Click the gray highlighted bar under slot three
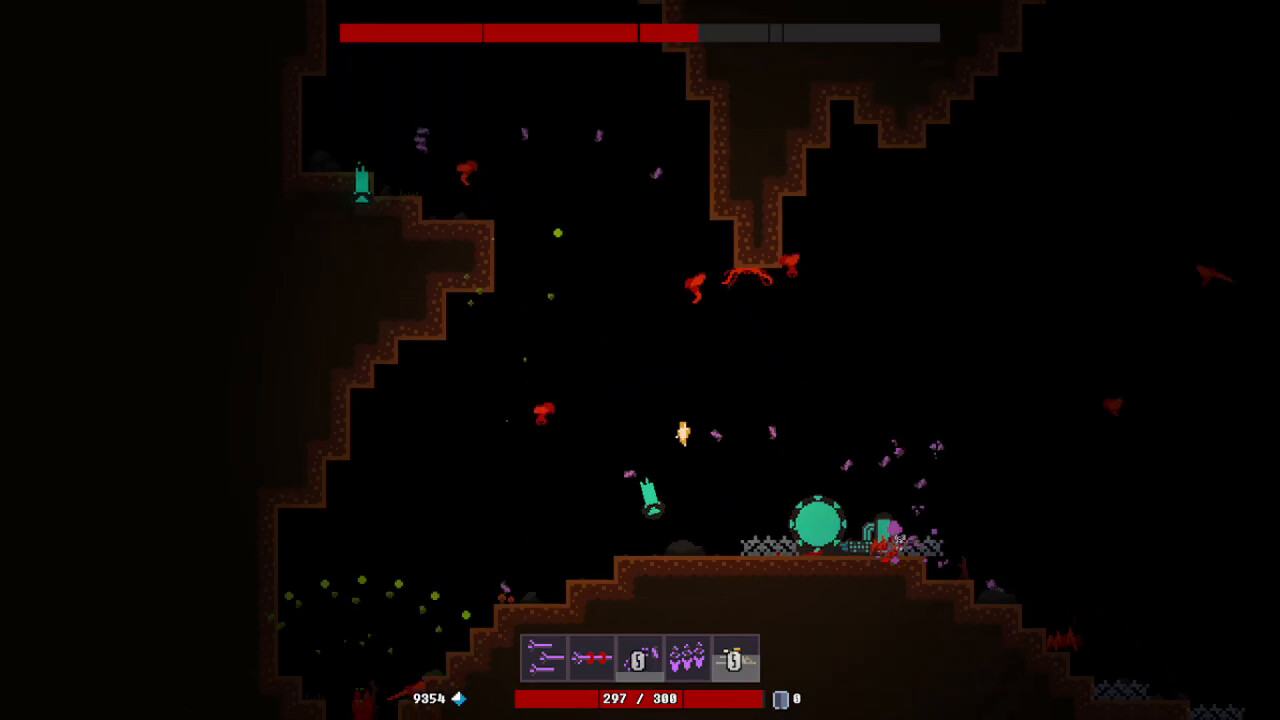The width and height of the screenshot is (1280, 720). click(x=638, y=676)
